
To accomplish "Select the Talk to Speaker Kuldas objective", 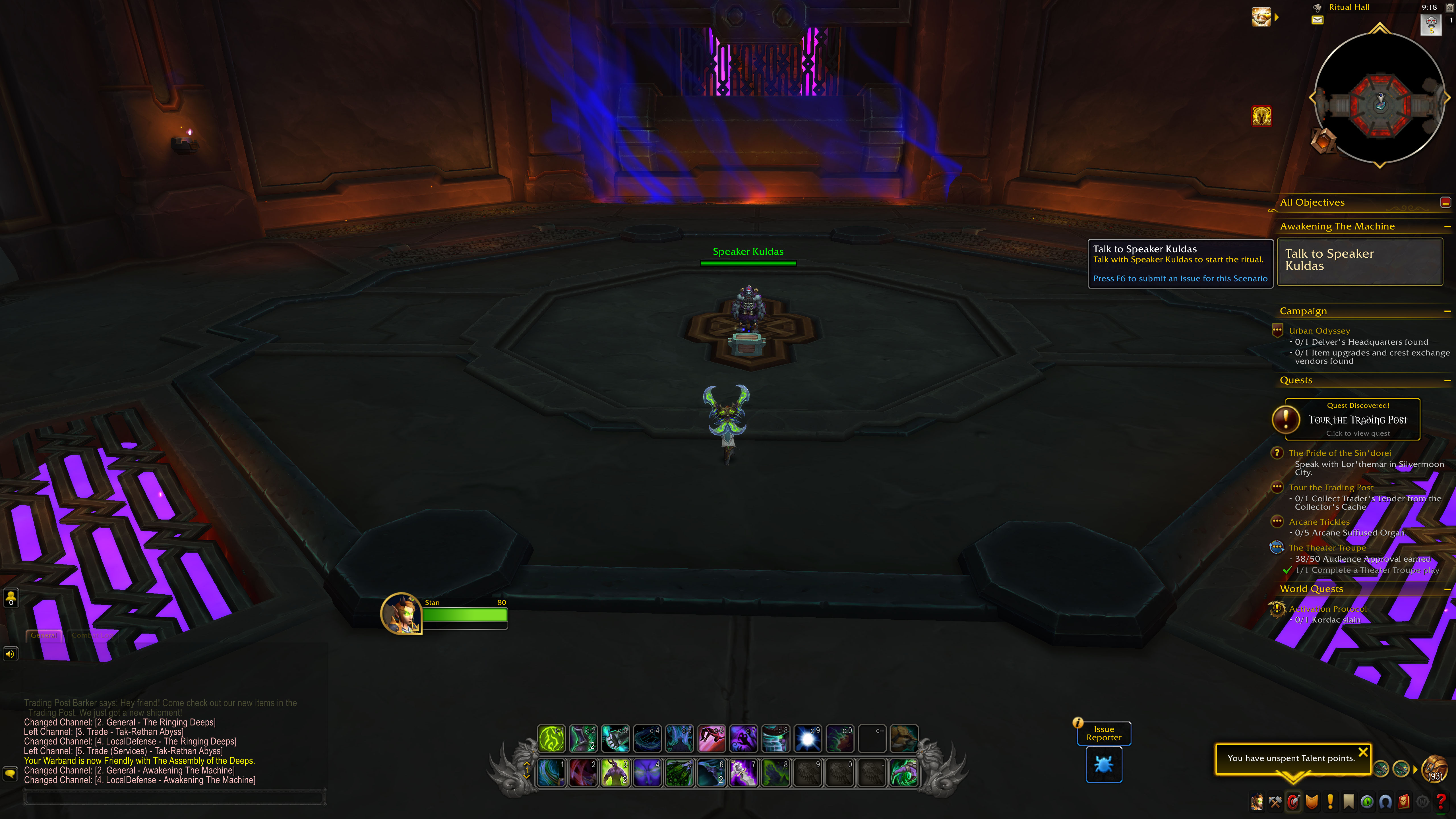I will click(x=1359, y=260).
